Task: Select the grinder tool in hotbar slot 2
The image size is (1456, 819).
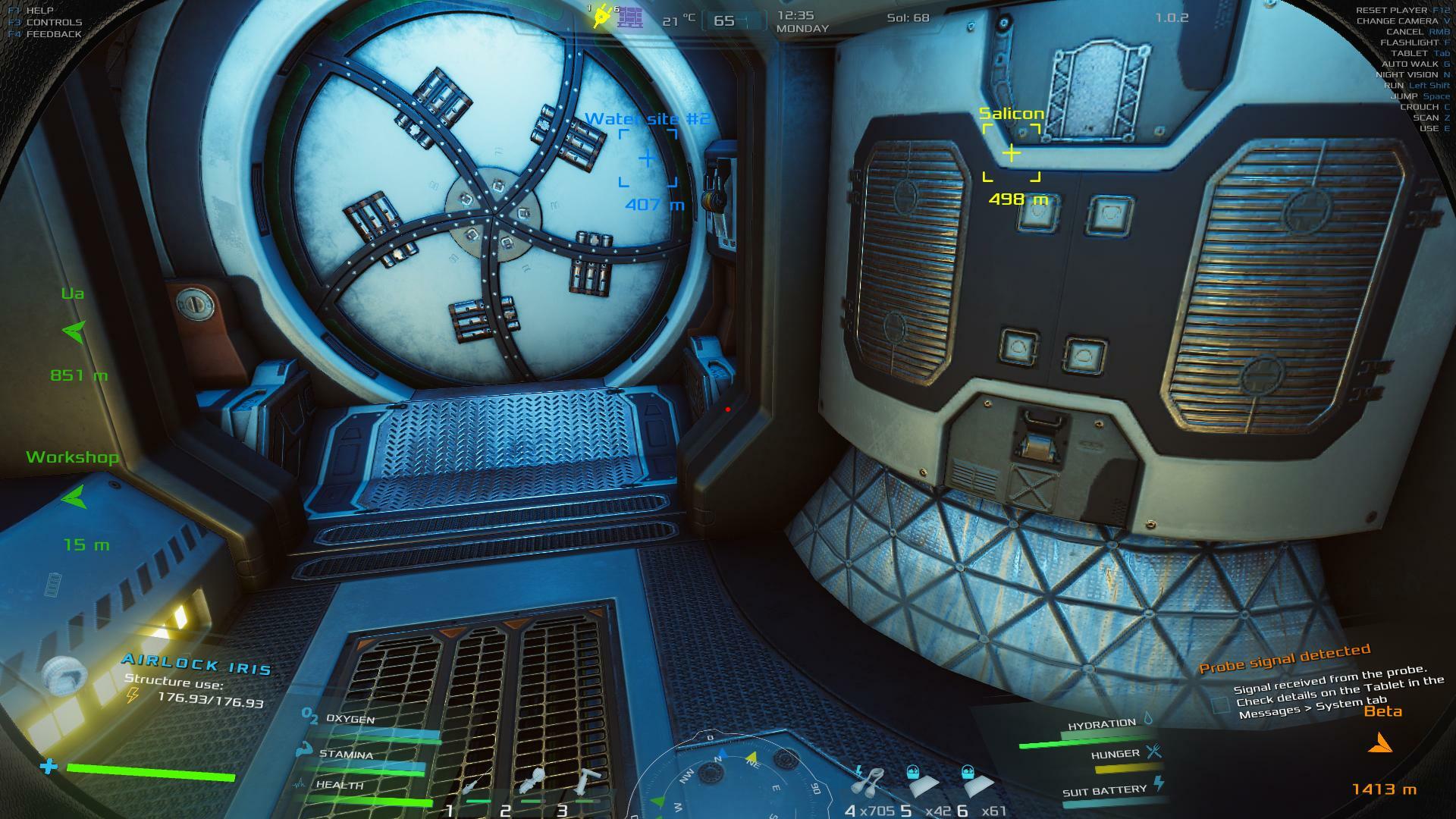Action: coord(531,781)
